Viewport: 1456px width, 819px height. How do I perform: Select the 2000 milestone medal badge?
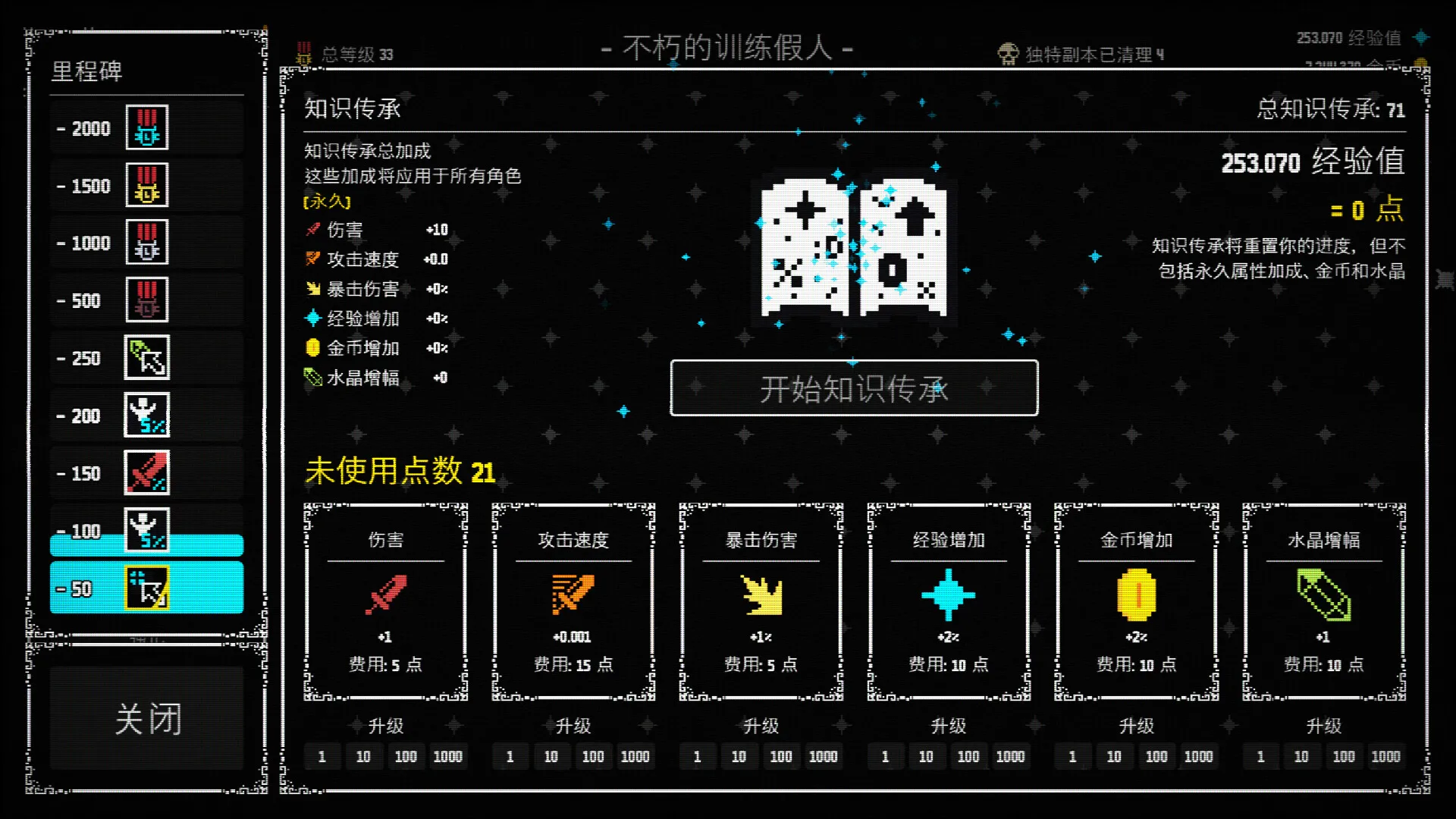pos(146,127)
